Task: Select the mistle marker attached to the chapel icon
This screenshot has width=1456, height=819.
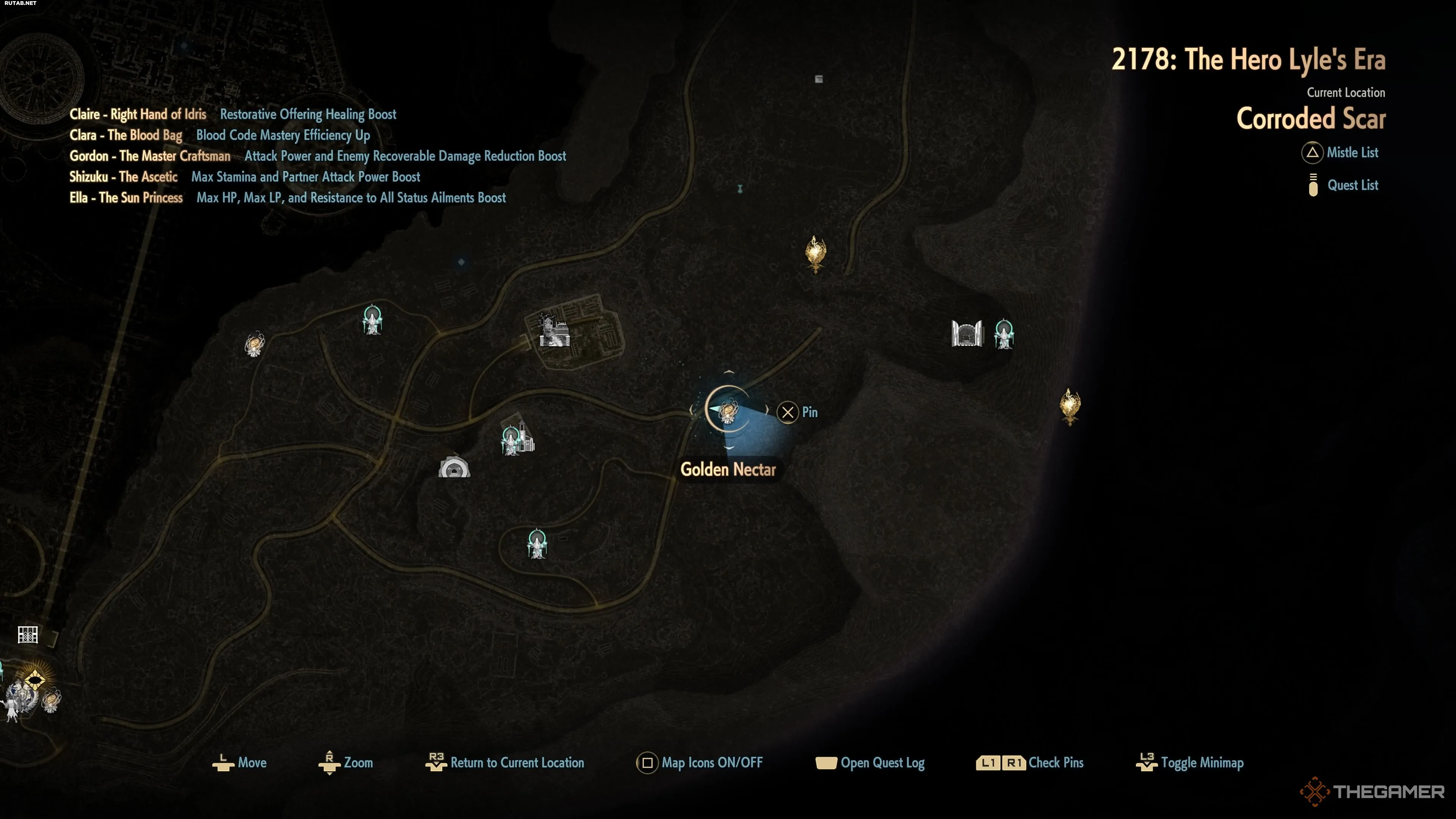Action: [511, 440]
